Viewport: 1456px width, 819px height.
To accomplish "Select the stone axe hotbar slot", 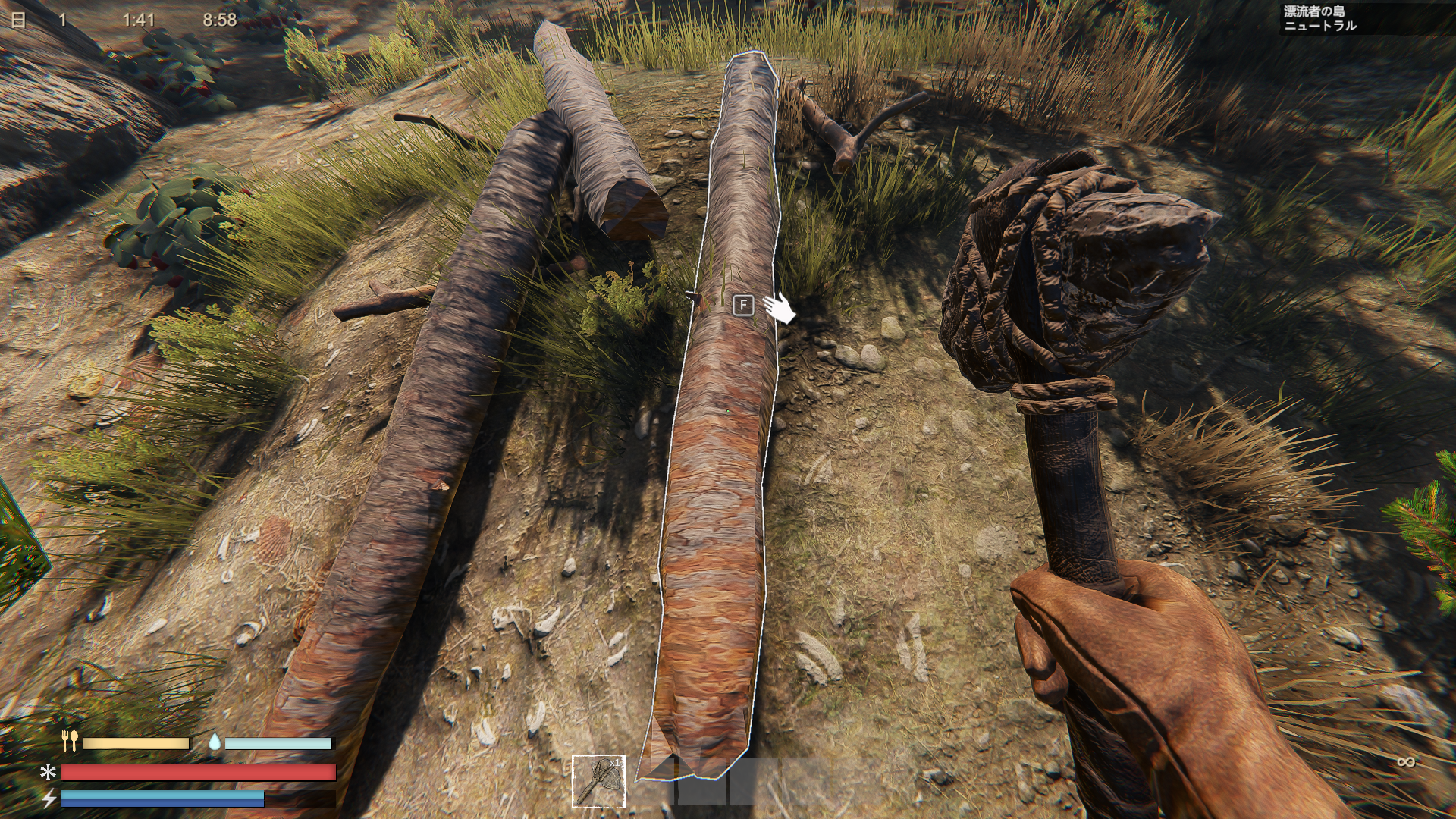I will 598,781.
